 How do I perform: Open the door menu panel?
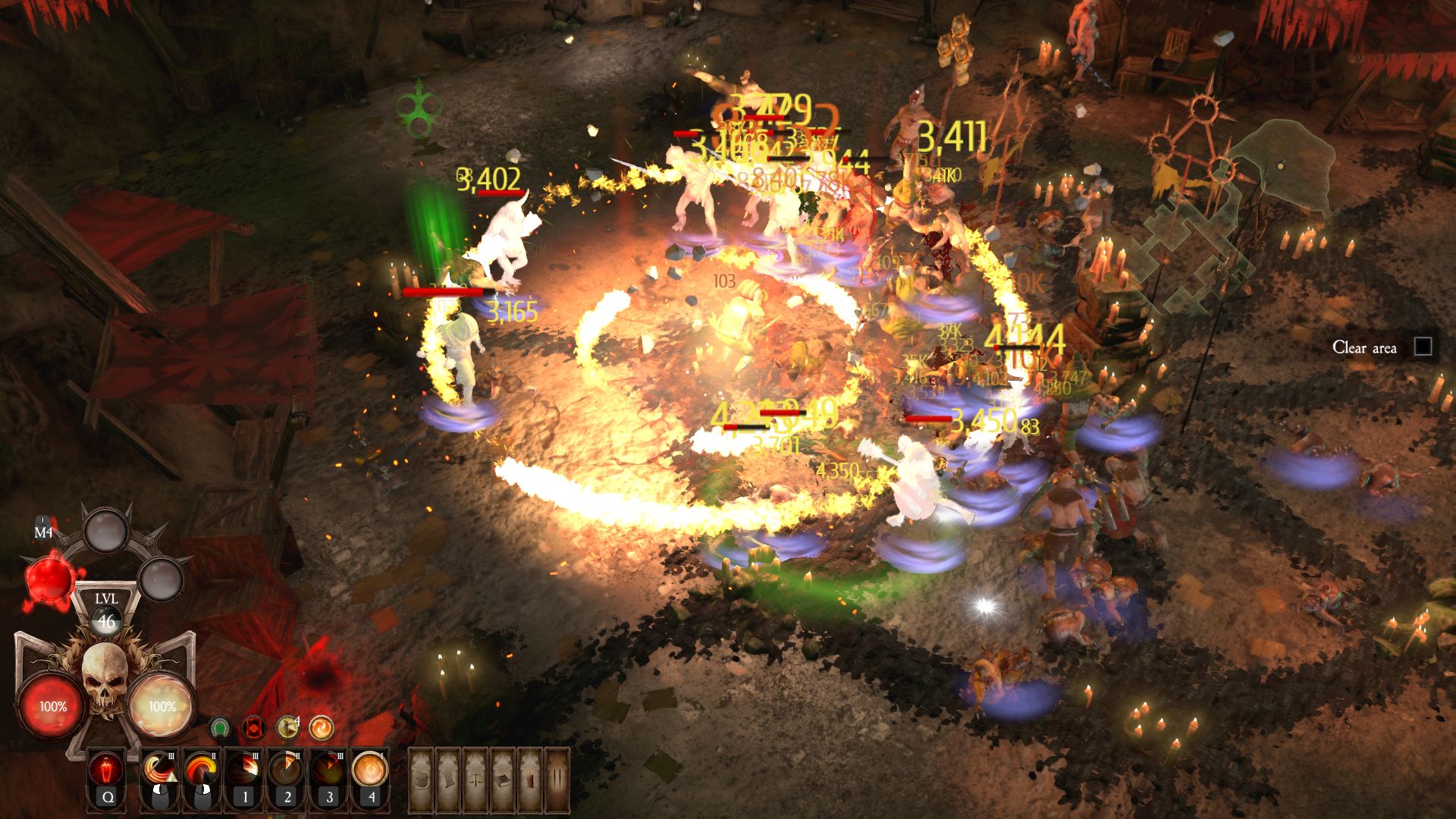[558, 780]
